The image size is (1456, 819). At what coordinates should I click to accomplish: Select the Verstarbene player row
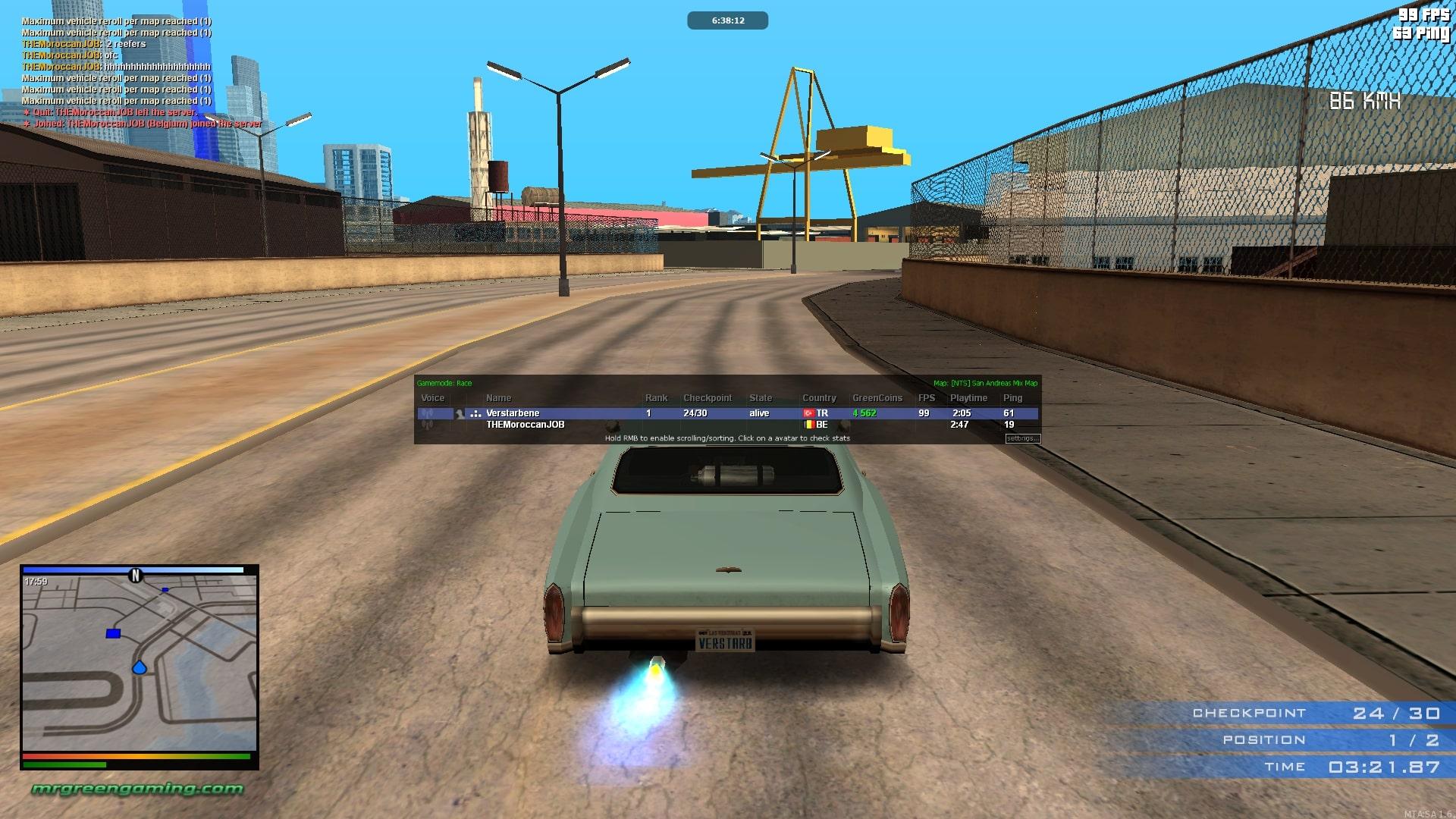point(513,413)
